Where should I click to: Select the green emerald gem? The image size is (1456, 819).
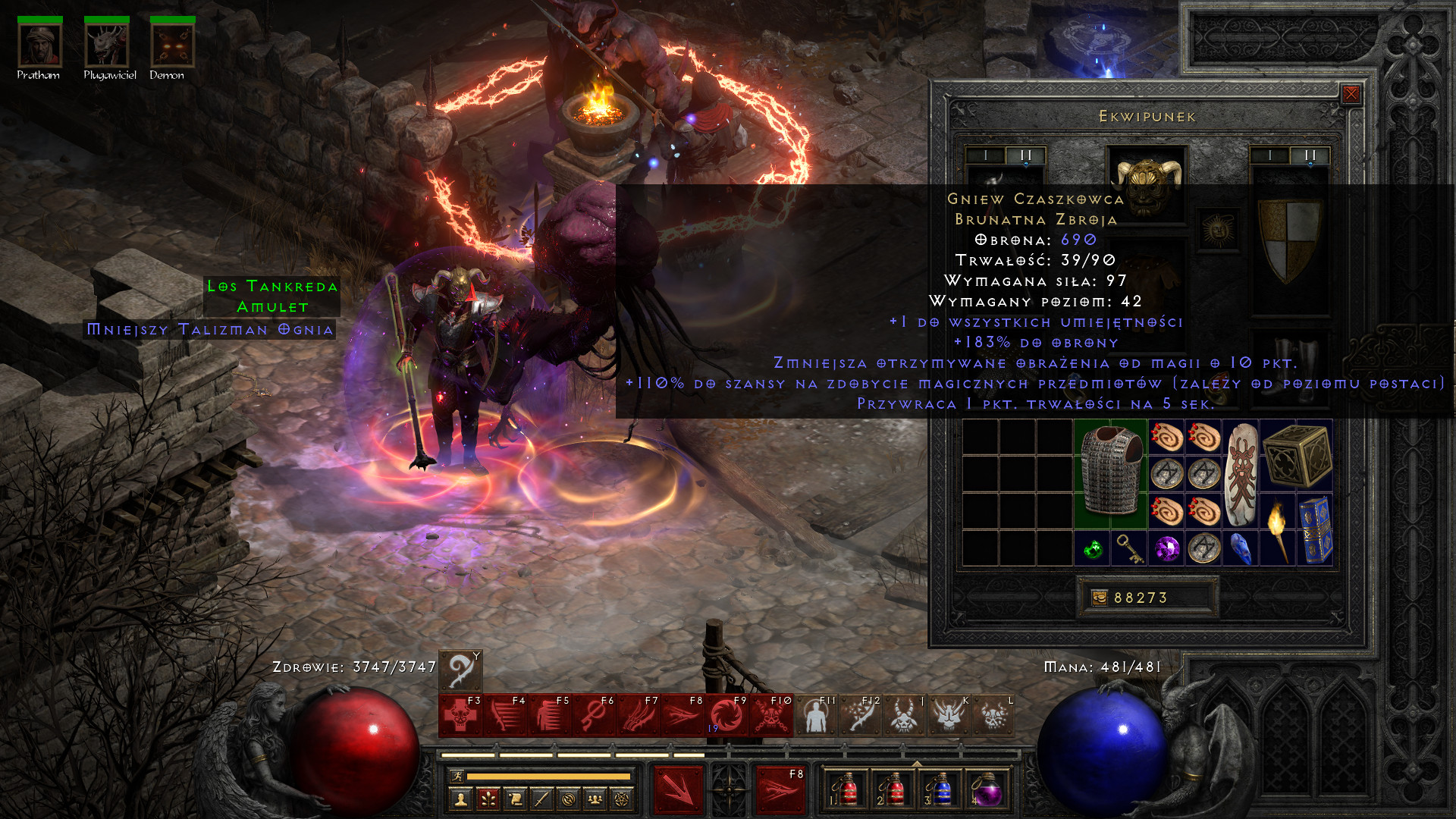coord(1093,548)
